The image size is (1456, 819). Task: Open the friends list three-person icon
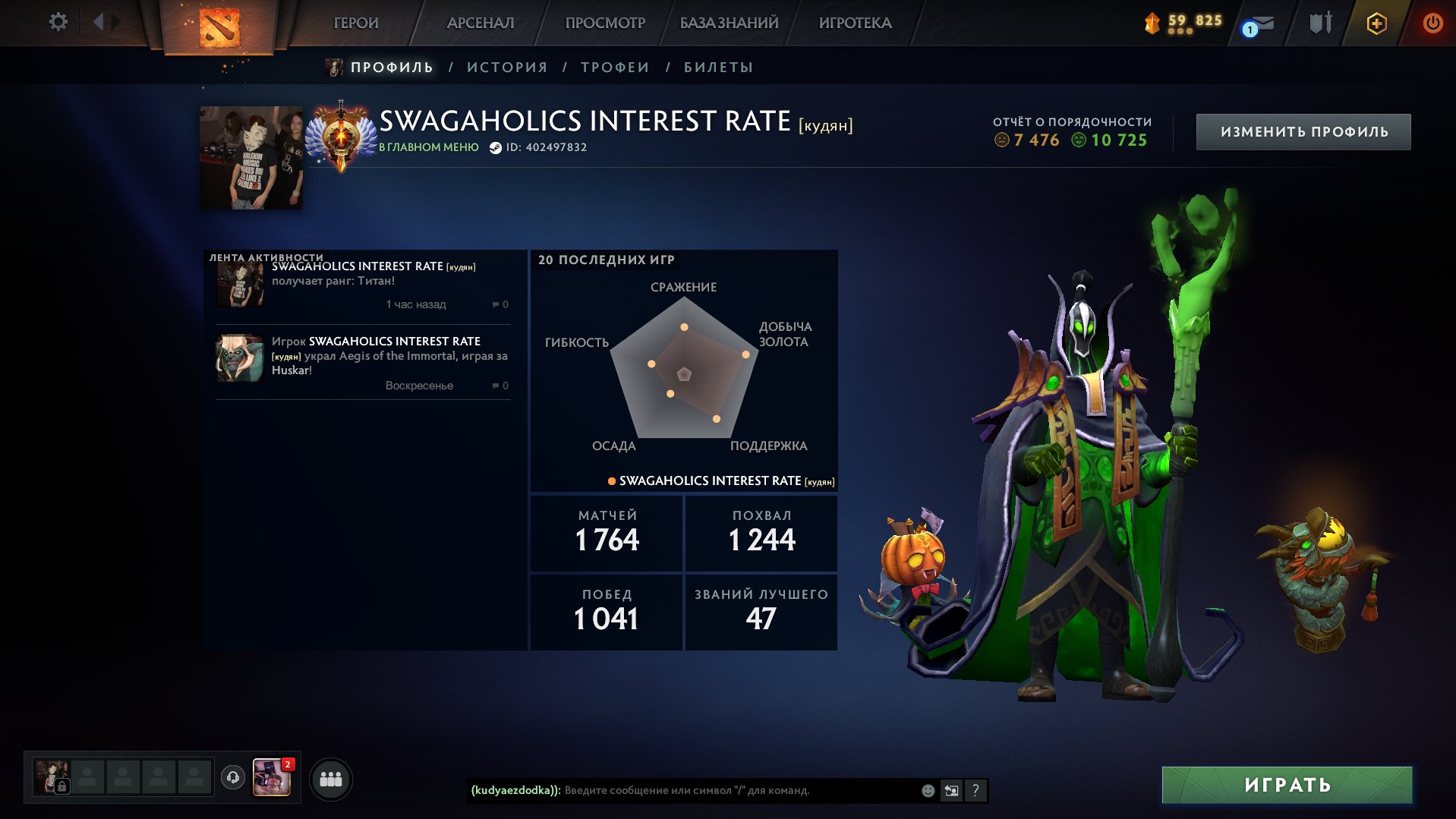(x=329, y=777)
